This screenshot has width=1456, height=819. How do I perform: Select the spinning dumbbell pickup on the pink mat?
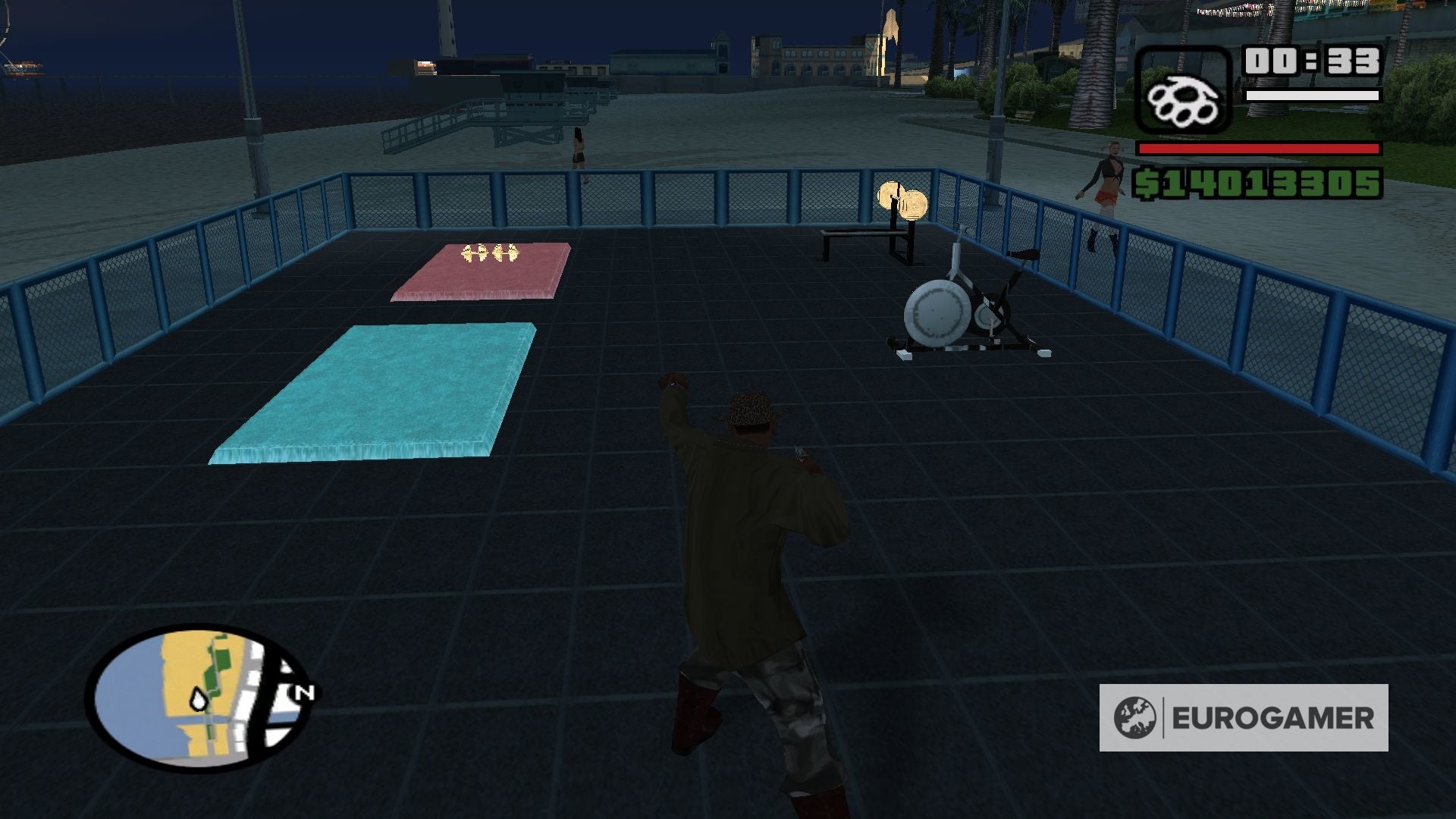tap(490, 254)
